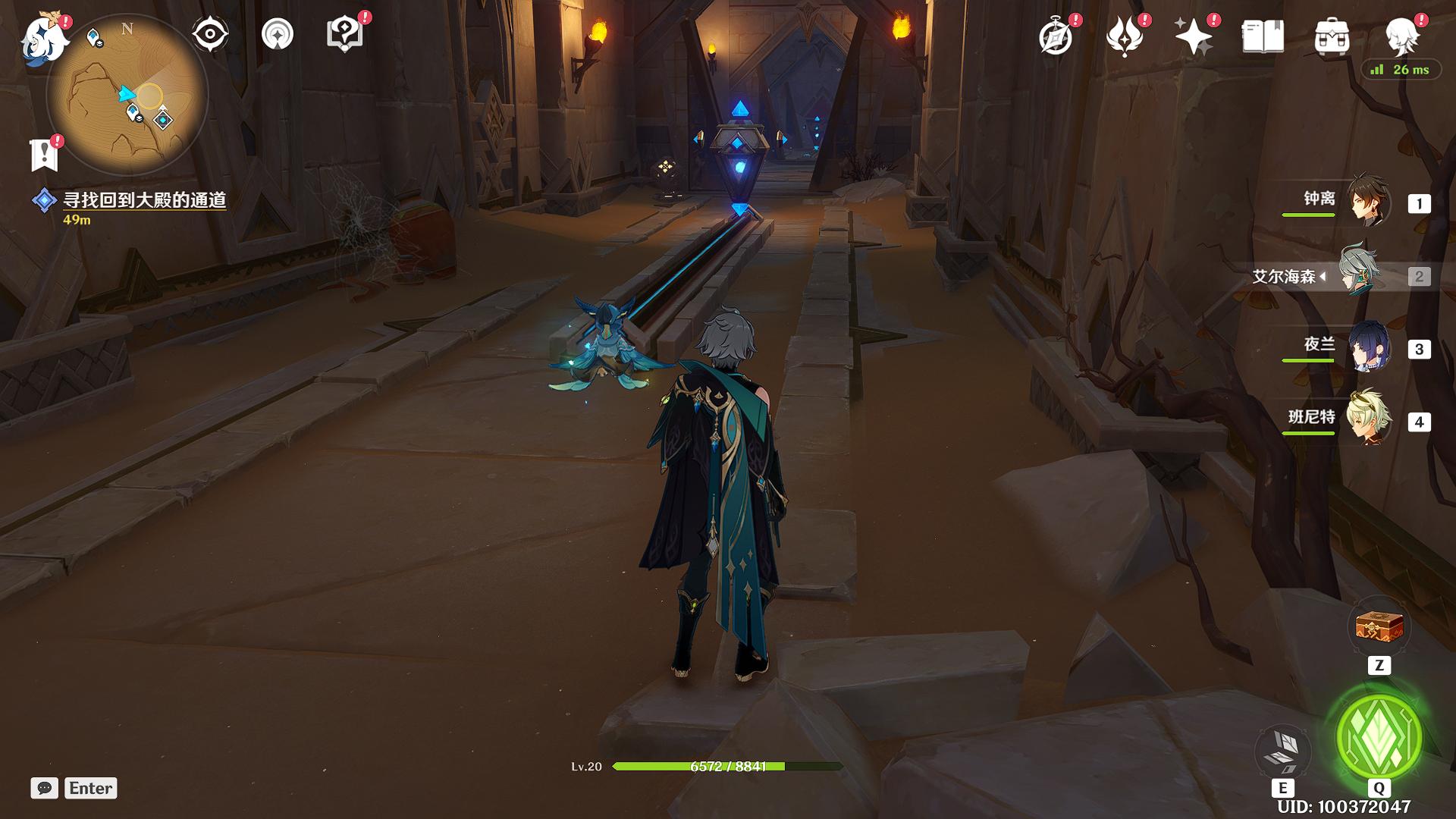Open the adventurer handbook compass icon

1056,36
